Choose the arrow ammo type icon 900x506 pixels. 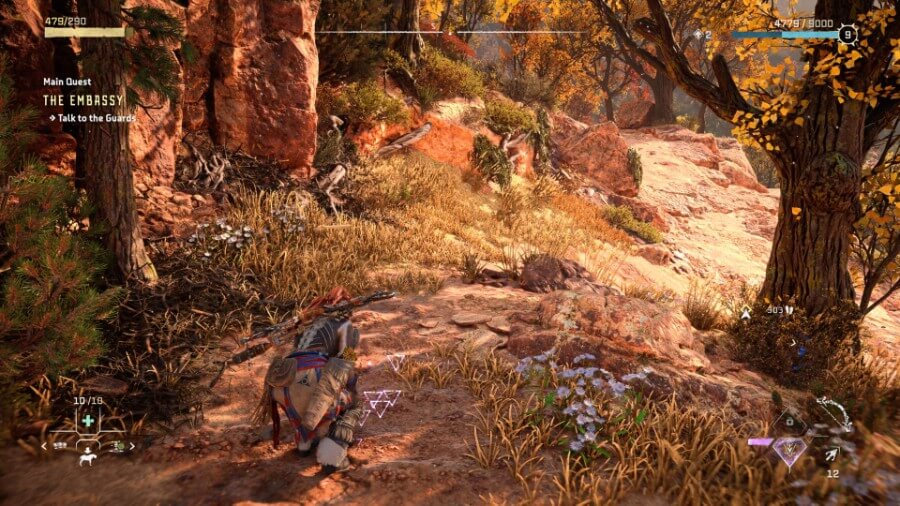pyautogui.click(x=831, y=455)
